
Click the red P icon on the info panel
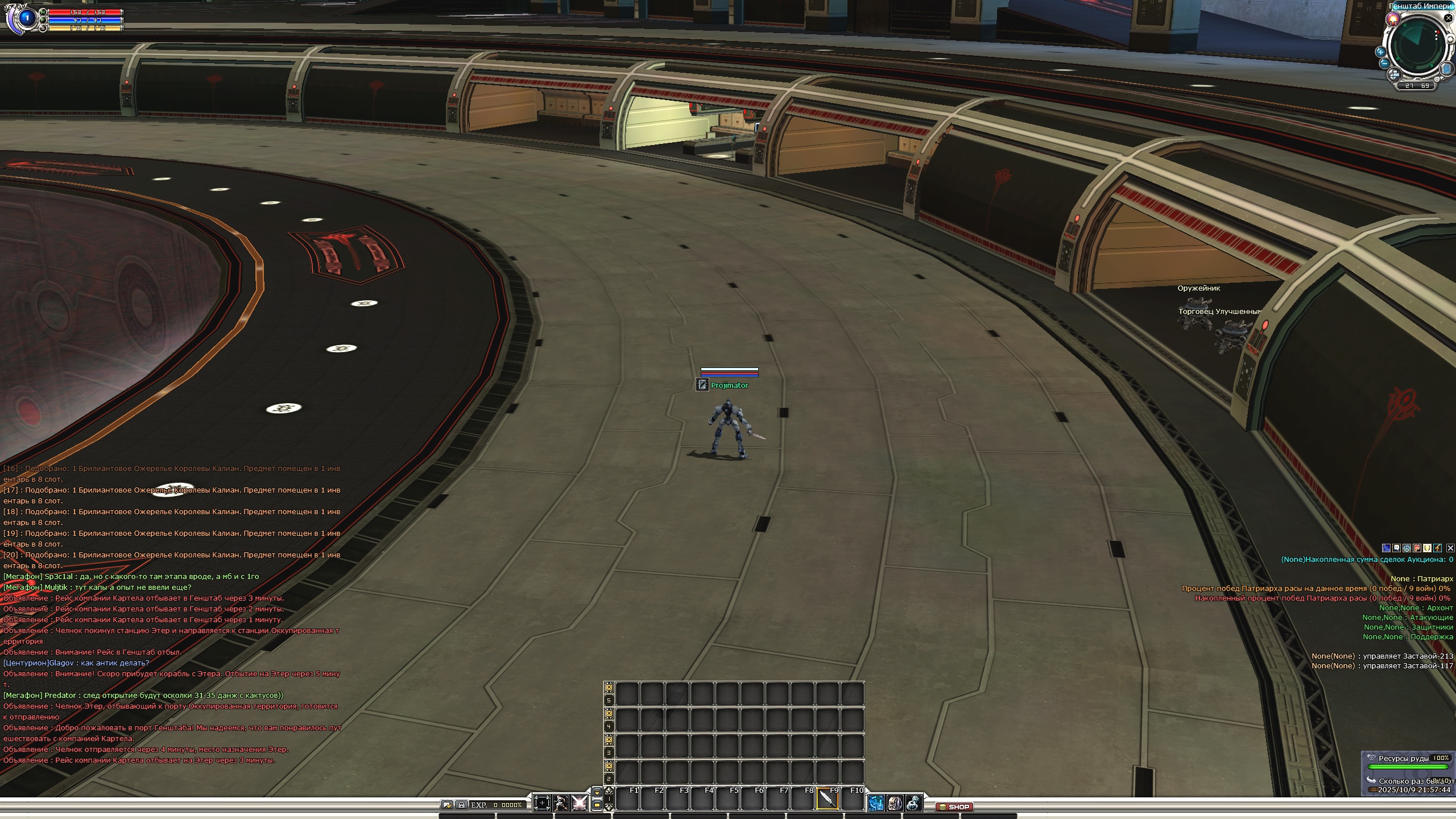tap(1417, 548)
